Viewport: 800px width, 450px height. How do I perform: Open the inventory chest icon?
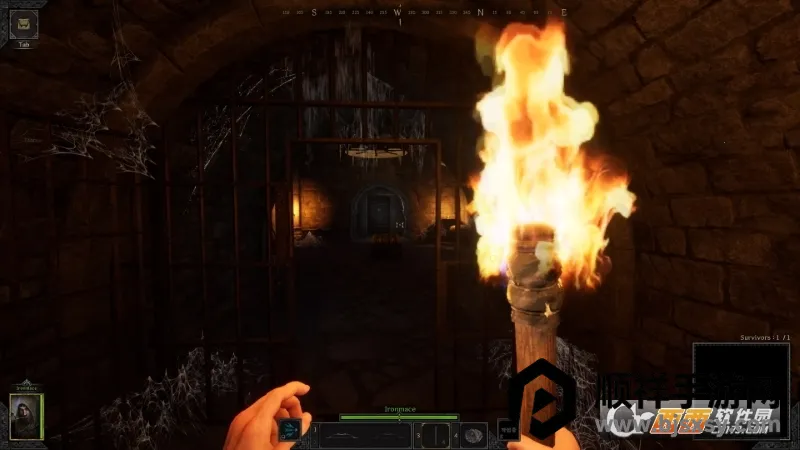click(x=24, y=23)
